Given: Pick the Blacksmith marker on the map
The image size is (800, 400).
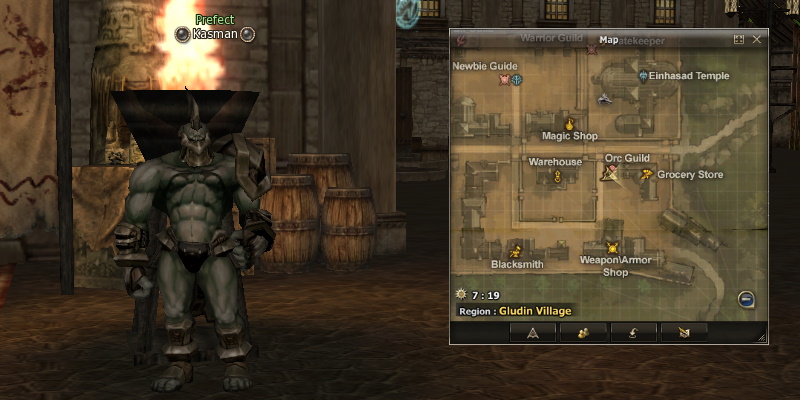Looking at the screenshot, I should click(517, 251).
